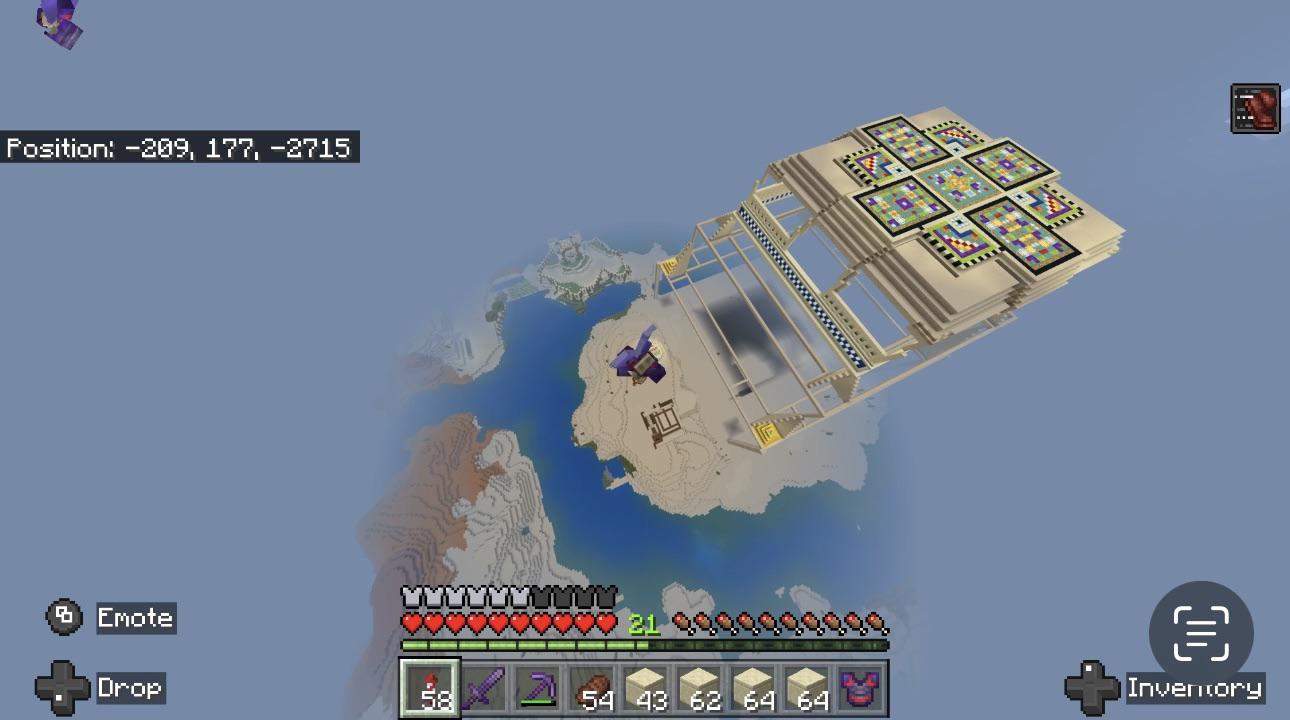Viewport: 1290px width, 720px height.
Task: Select the enchanted pickaxe in the hotbar
Action: (x=537, y=690)
